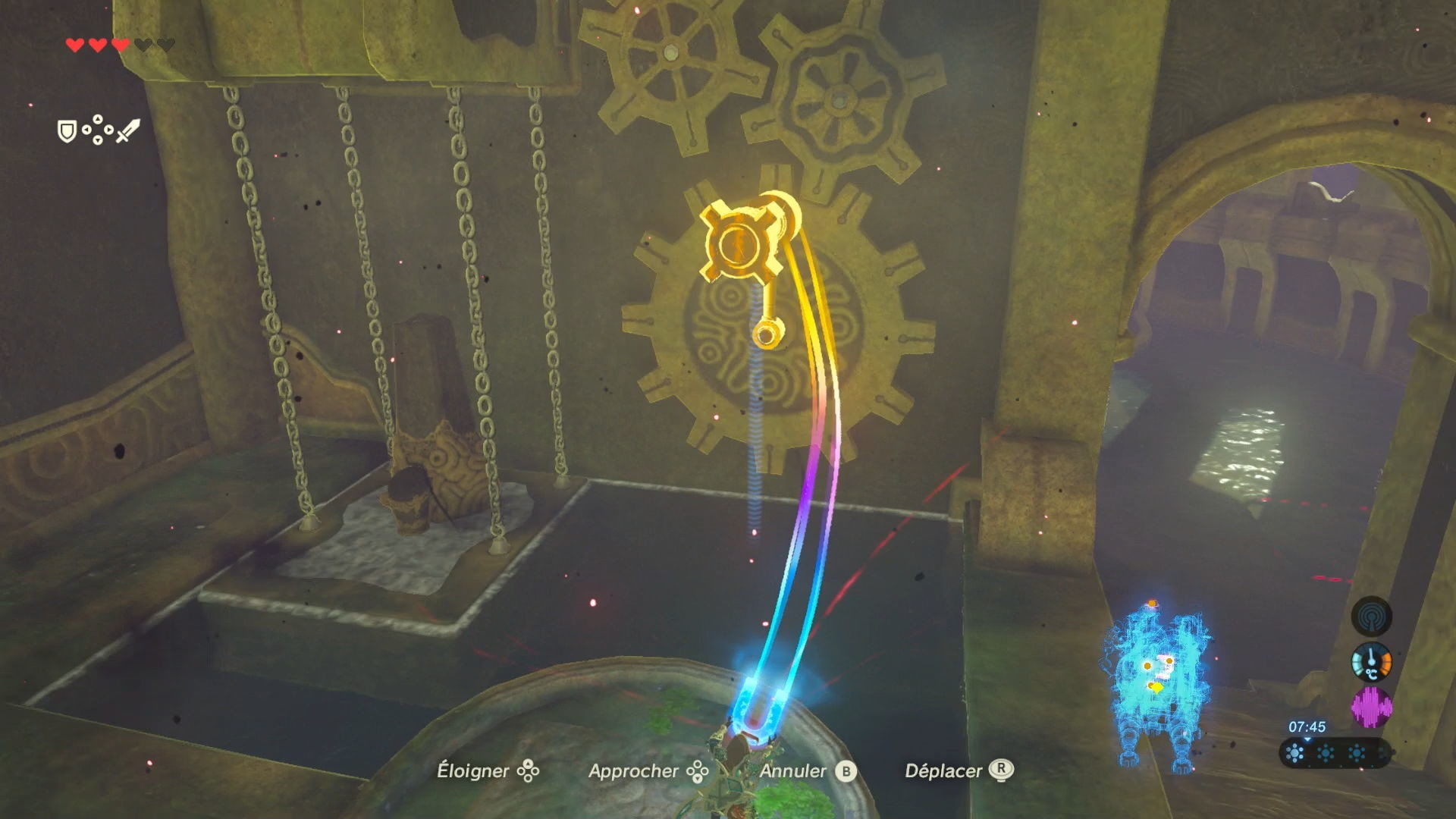
Task: Click the sword icon near the D-pad indicator
Action: pyautogui.click(x=127, y=131)
